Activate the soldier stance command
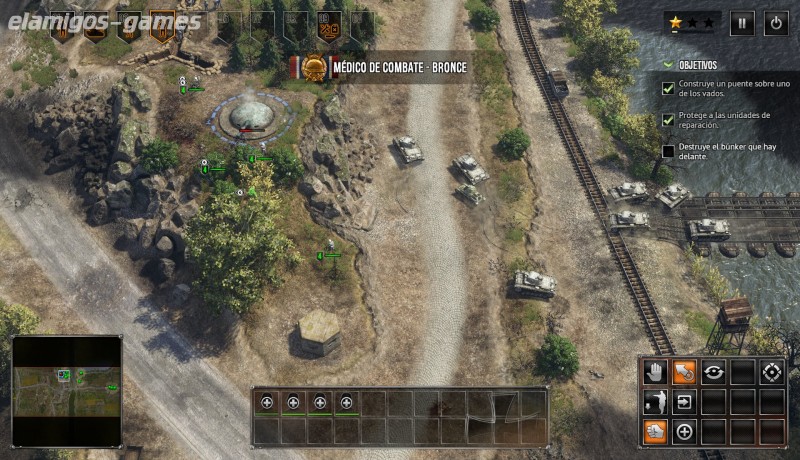Image resolution: width=800 pixels, height=460 pixels. (656, 402)
